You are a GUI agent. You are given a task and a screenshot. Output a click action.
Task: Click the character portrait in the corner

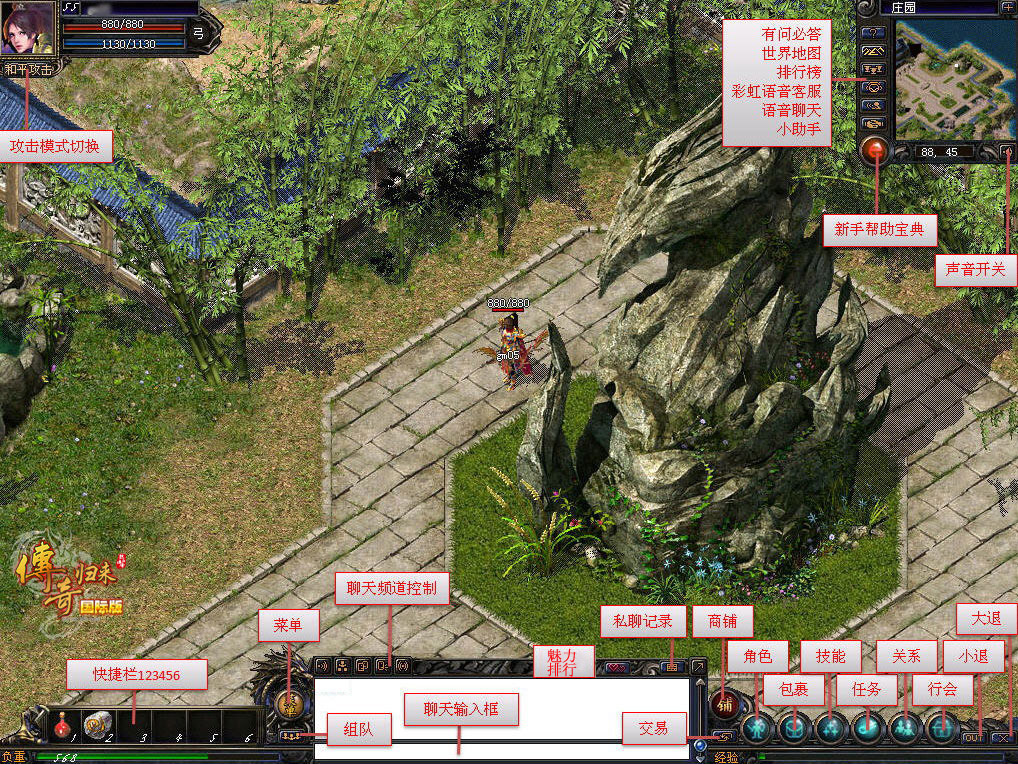(x=27, y=28)
